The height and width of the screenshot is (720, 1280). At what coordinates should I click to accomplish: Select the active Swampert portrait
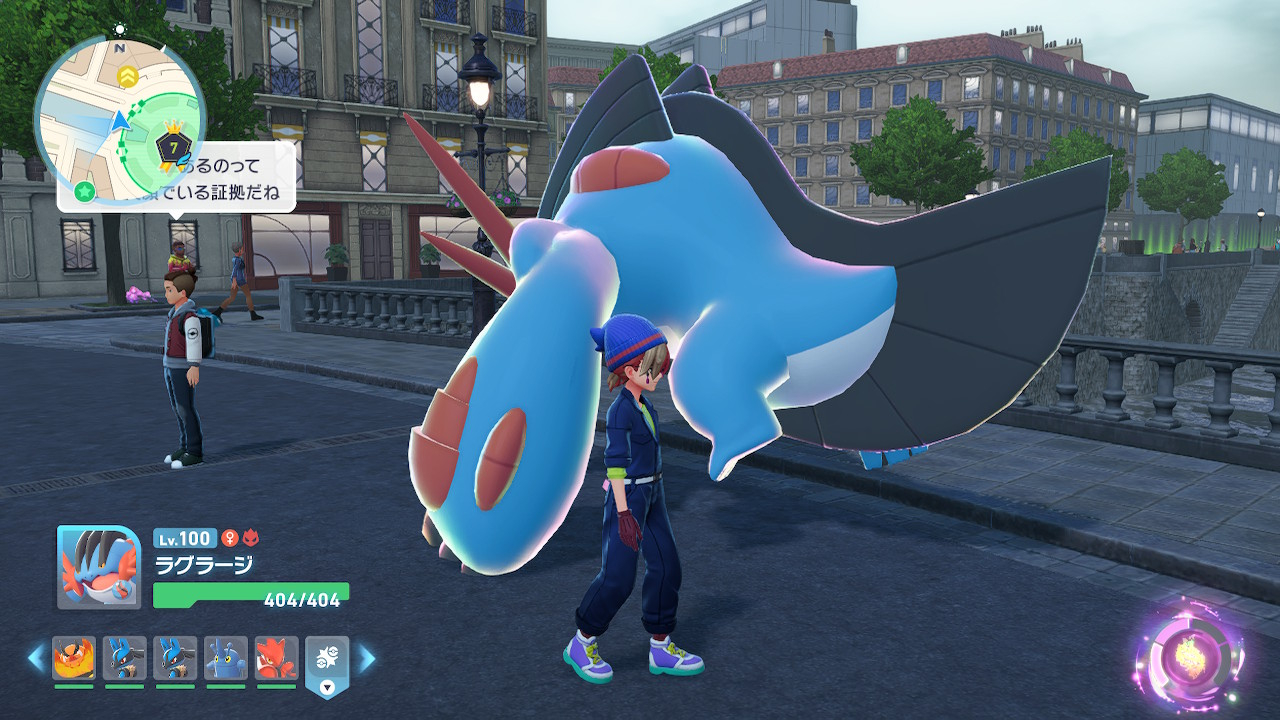[x=98, y=567]
